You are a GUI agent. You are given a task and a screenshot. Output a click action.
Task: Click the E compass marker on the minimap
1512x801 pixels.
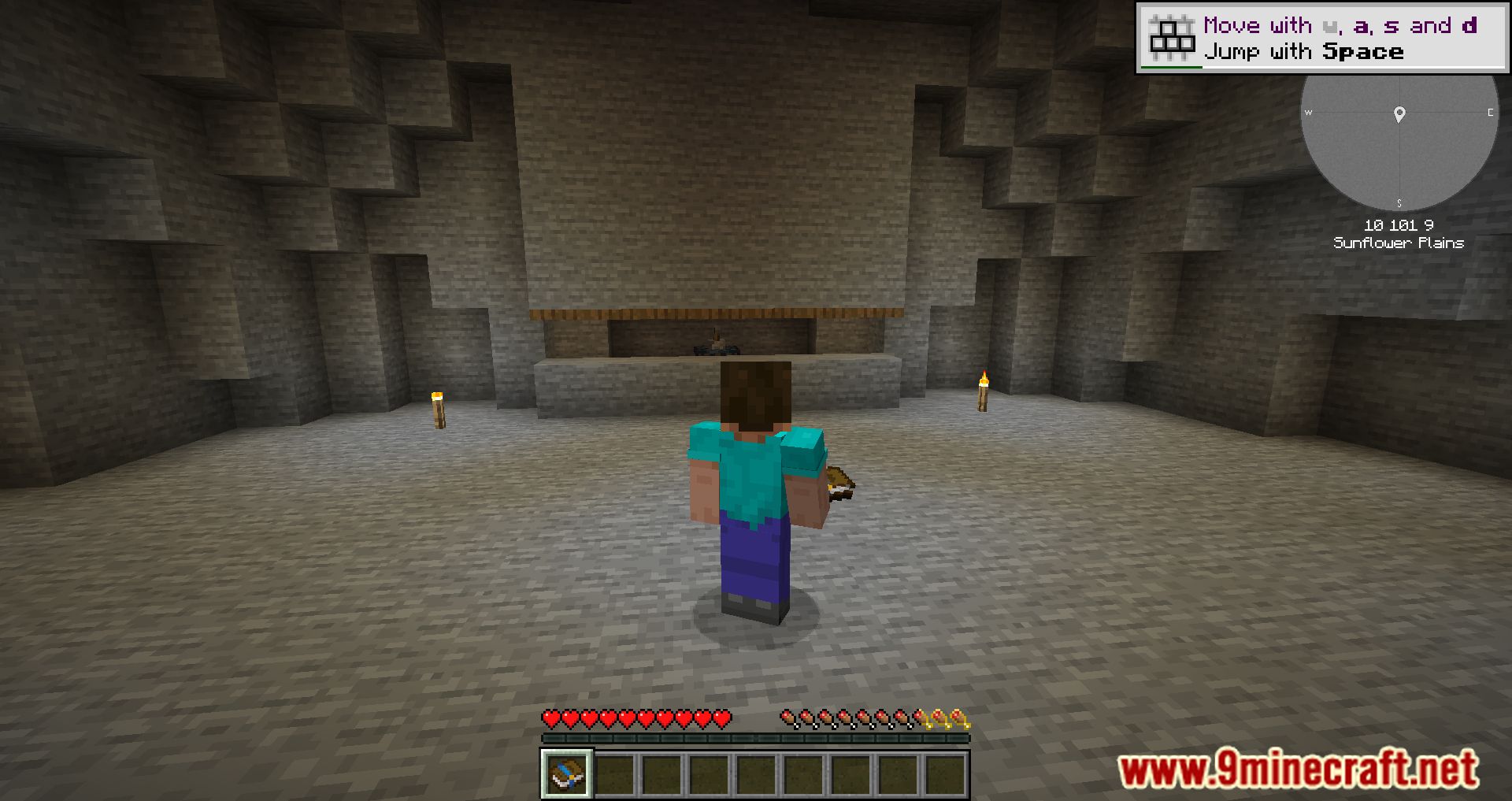1490,113
